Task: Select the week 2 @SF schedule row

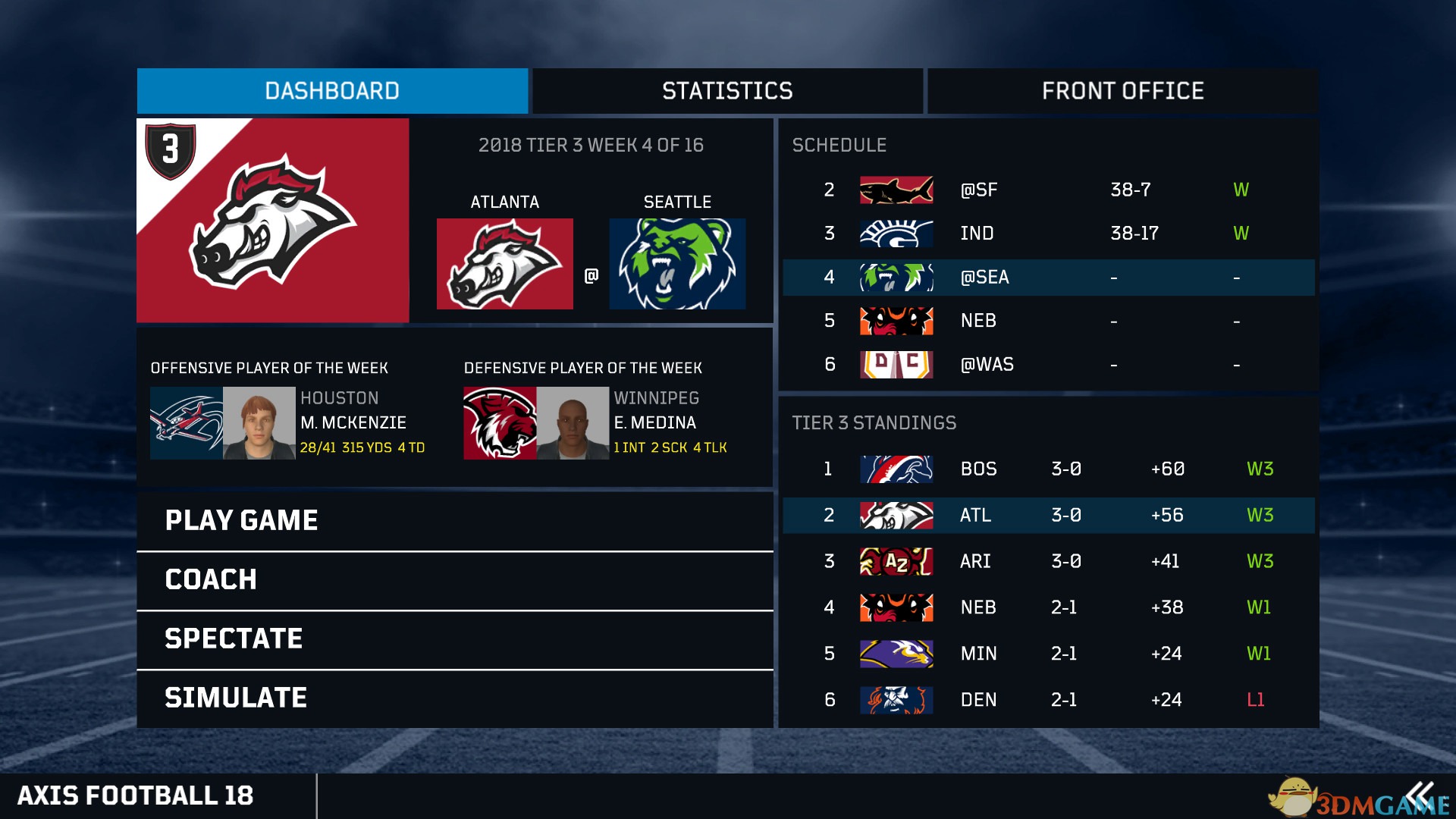Action: coord(1048,190)
